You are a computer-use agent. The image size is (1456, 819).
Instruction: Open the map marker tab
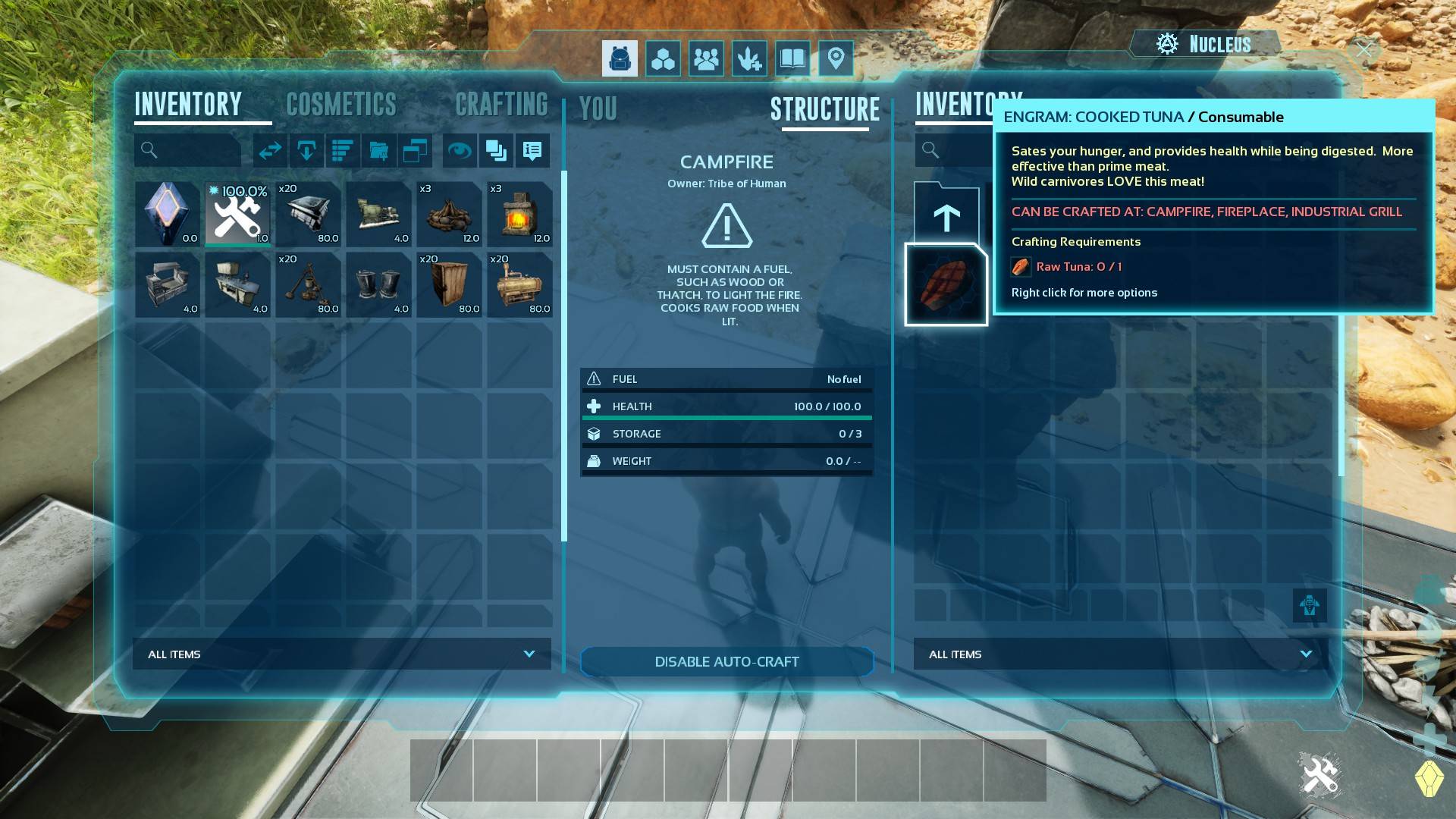pyautogui.click(x=836, y=58)
